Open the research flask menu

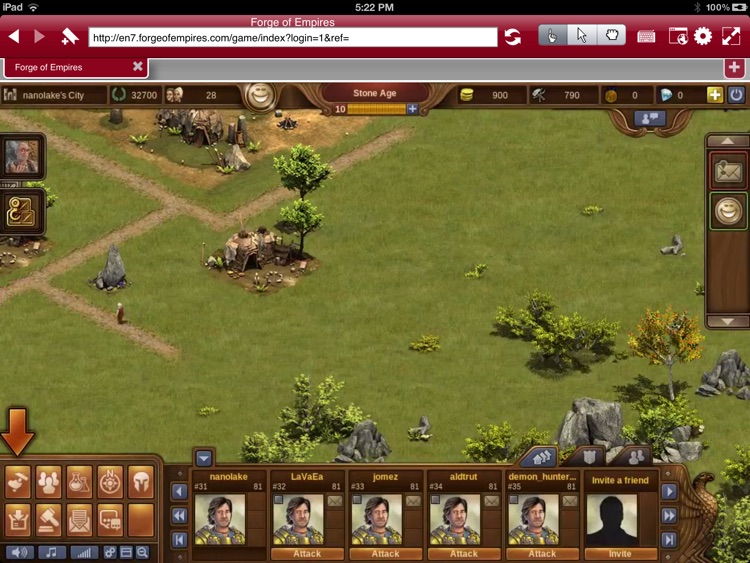point(79,483)
